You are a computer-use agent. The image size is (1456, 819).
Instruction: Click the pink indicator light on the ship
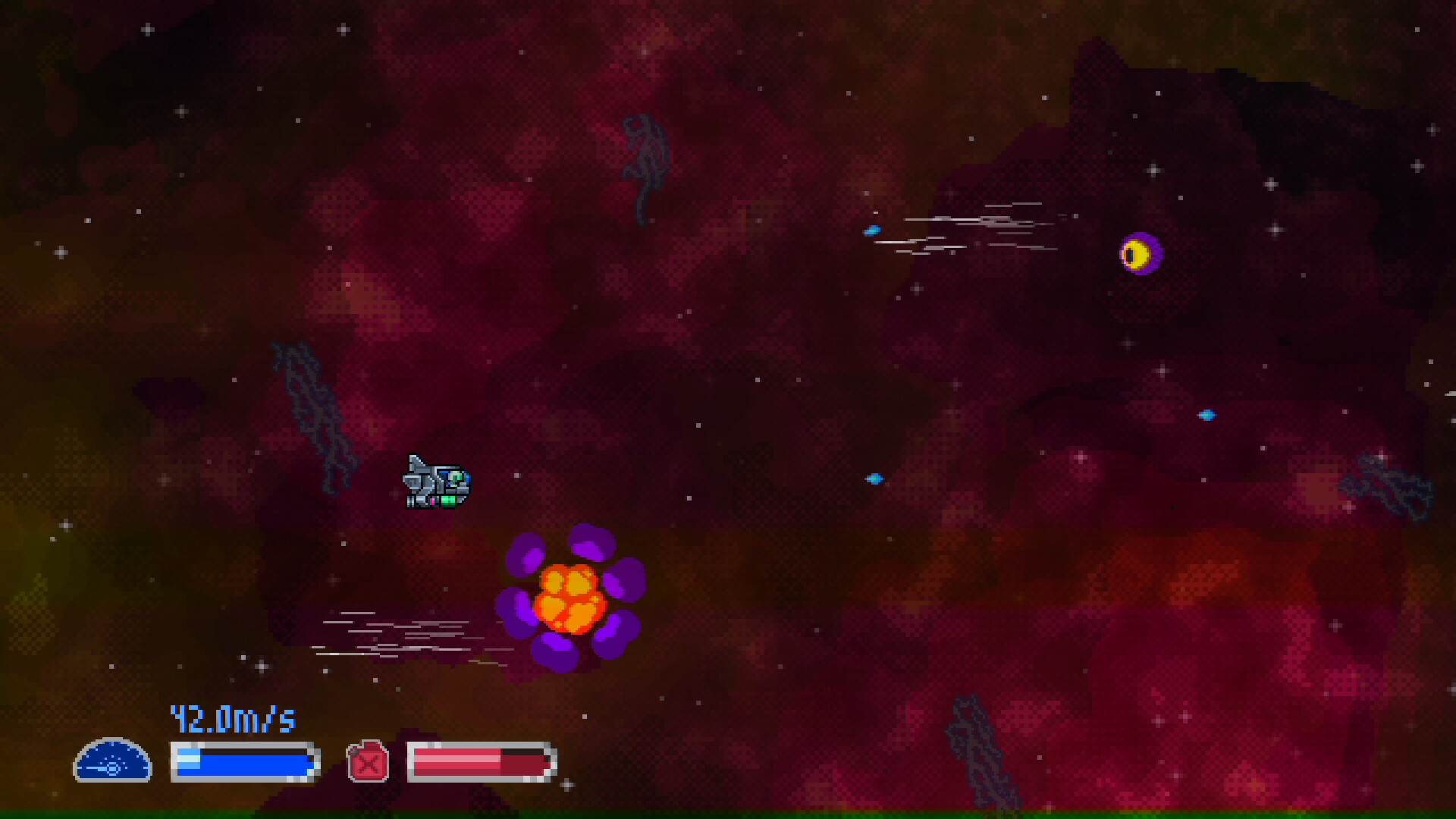pyautogui.click(x=433, y=501)
